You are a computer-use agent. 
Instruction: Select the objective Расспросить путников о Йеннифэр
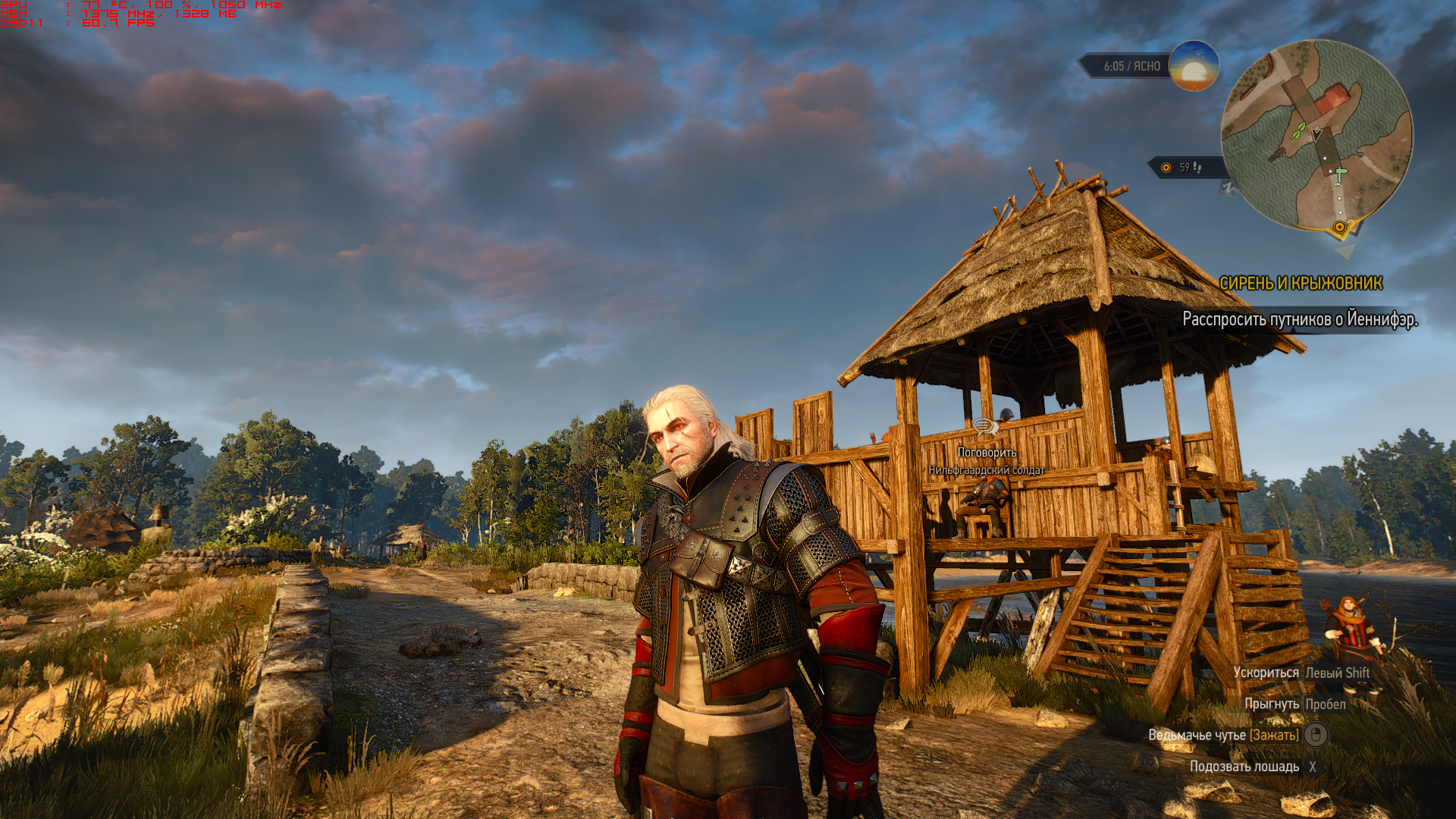[1299, 319]
